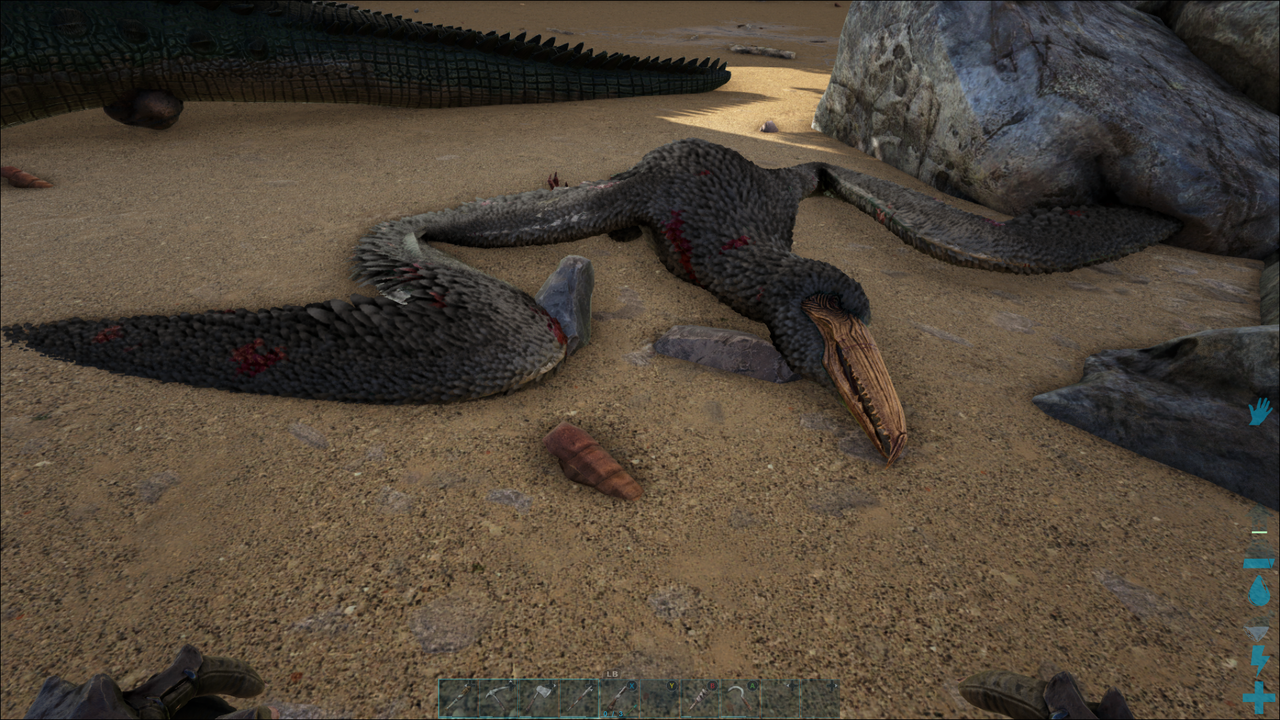Click the empty hotbar slot next to the rifle

[x=660, y=695]
